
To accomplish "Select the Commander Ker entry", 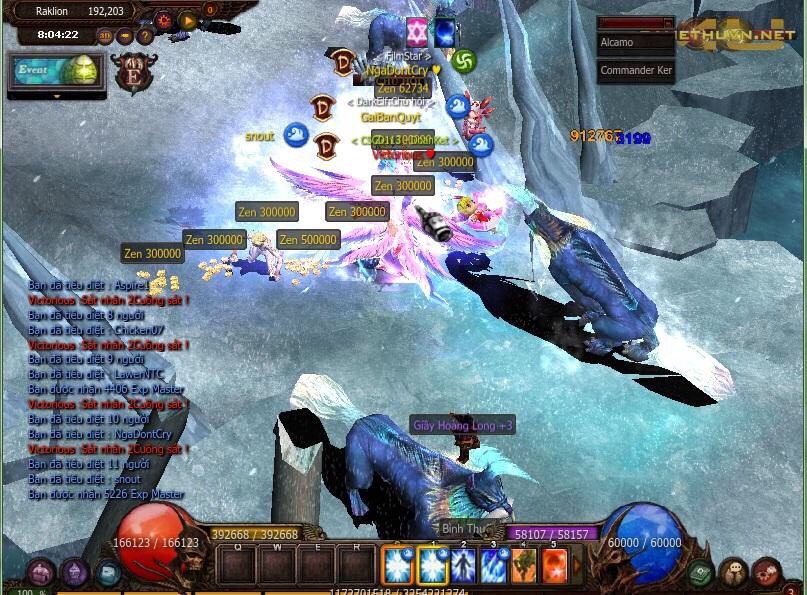I will (x=635, y=71).
